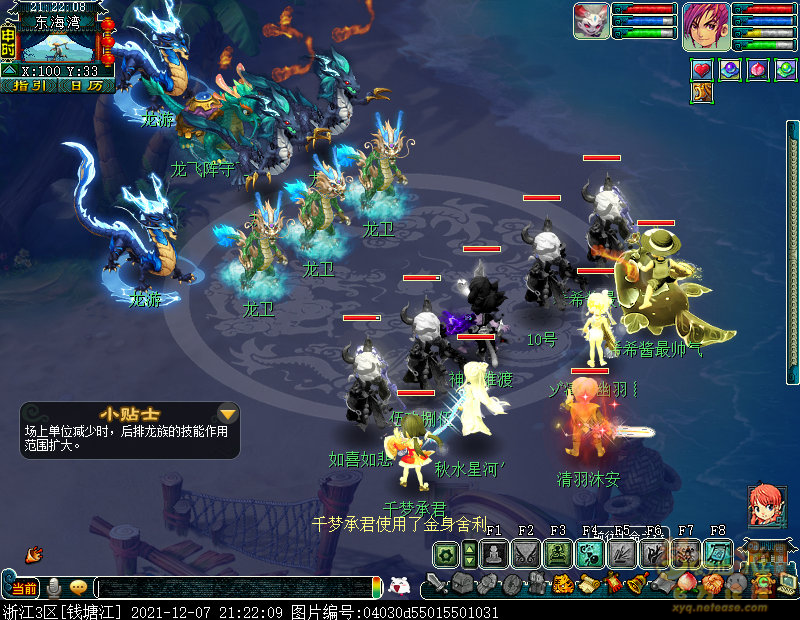Click the red heart buff icon
Viewport: 800px width, 620px height.
(702, 70)
